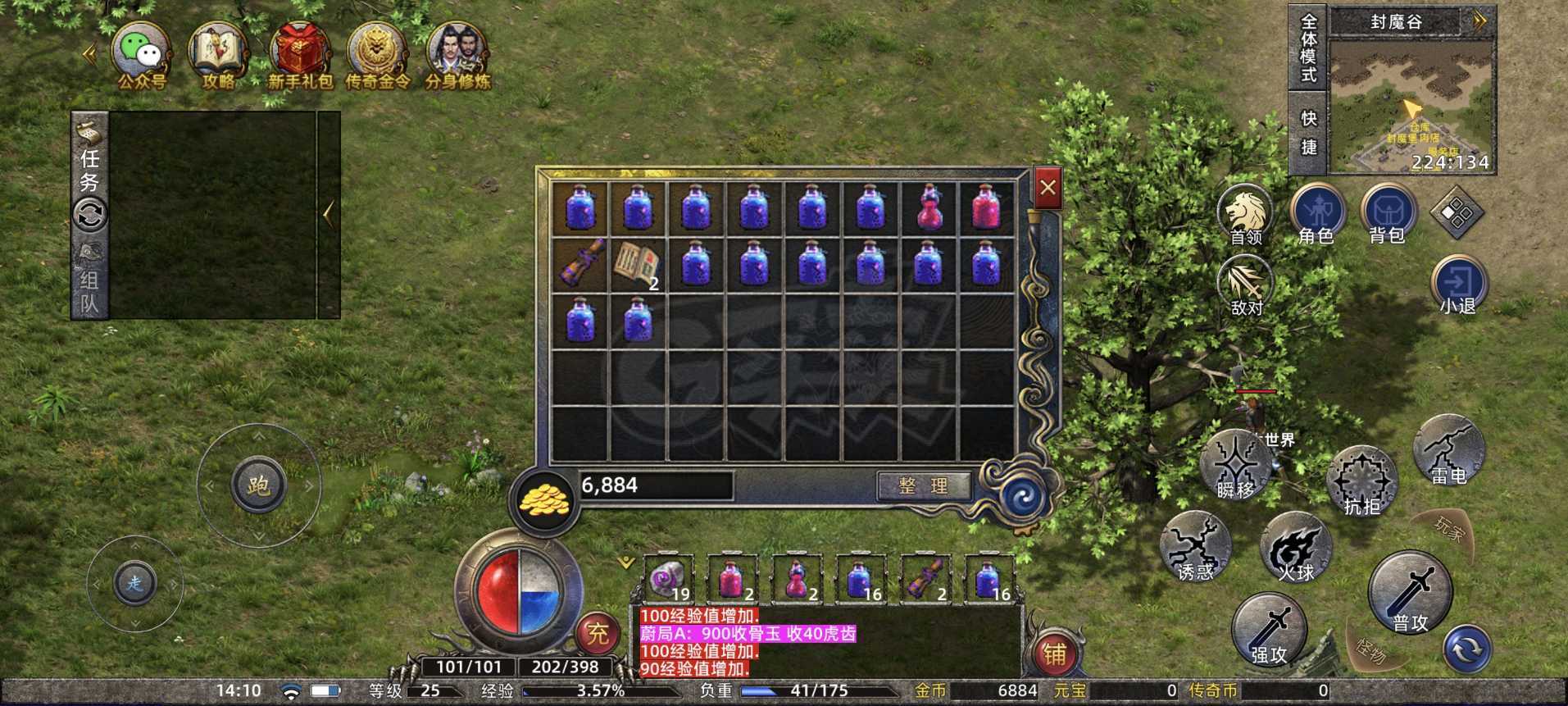Close the inventory bag window
This screenshot has width=1568, height=706.
coord(1048,188)
